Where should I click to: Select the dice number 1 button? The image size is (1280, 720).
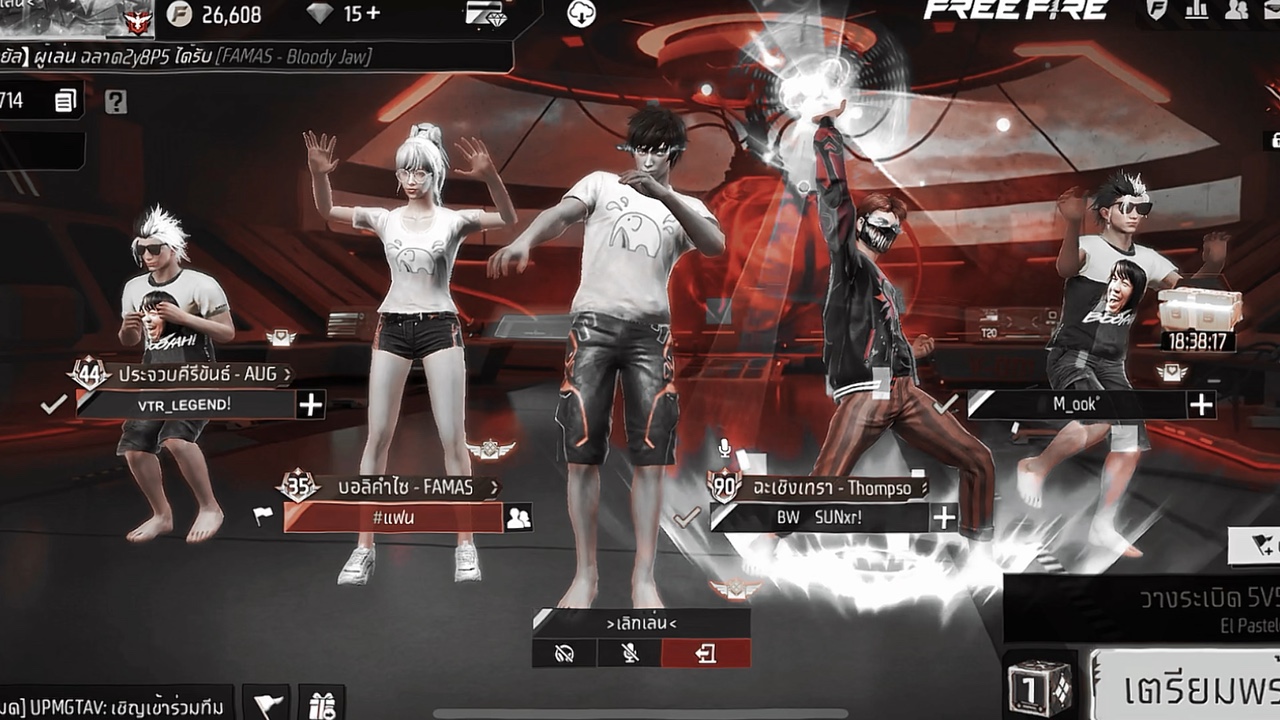[1041, 687]
